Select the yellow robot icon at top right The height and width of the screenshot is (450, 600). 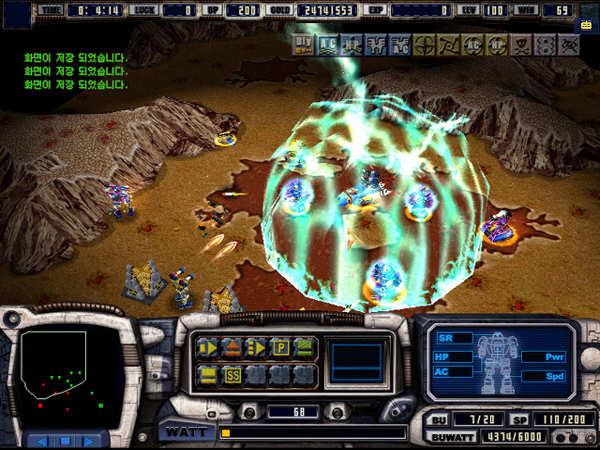point(586,27)
